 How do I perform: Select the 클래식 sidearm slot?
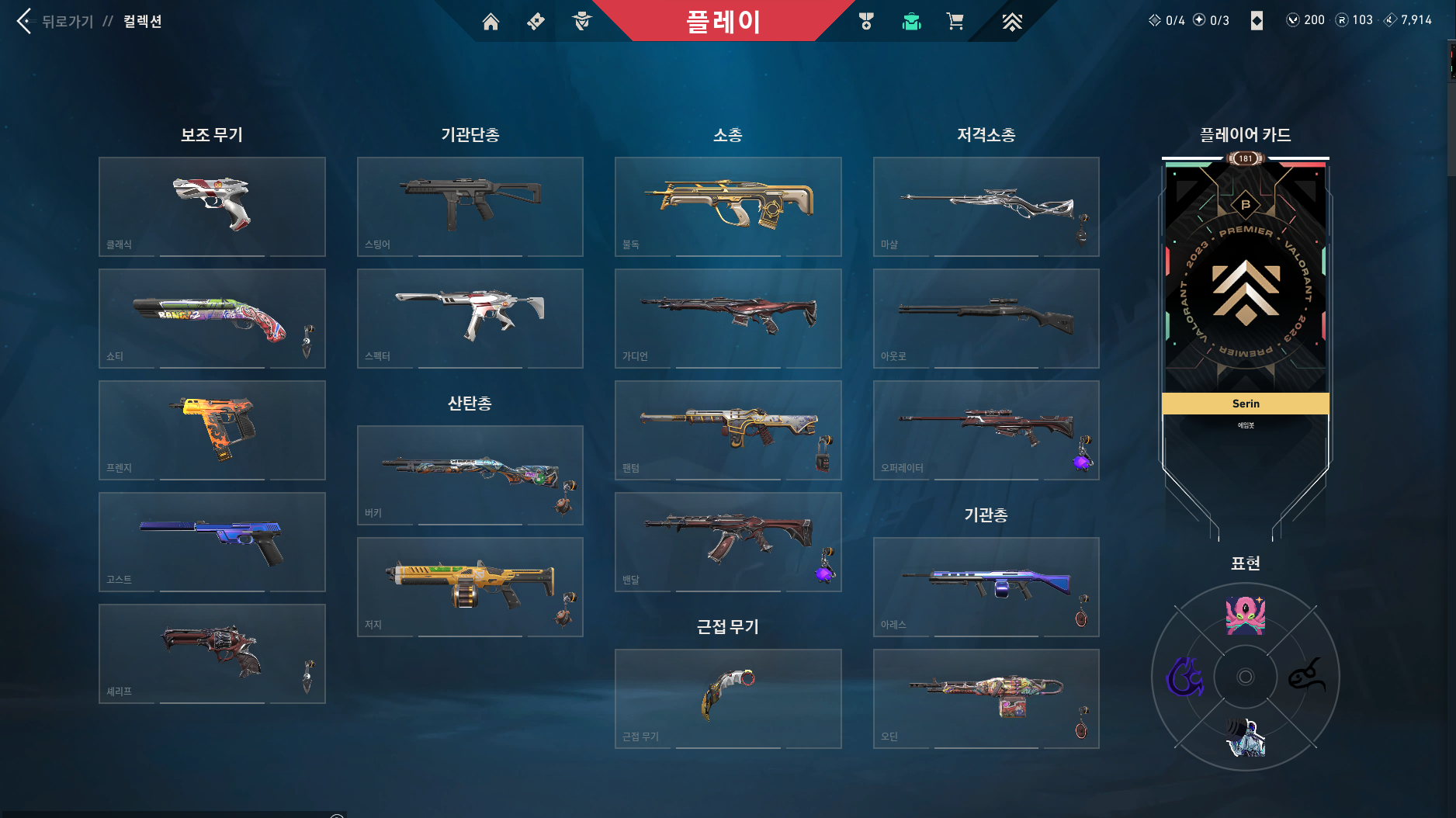coord(212,206)
